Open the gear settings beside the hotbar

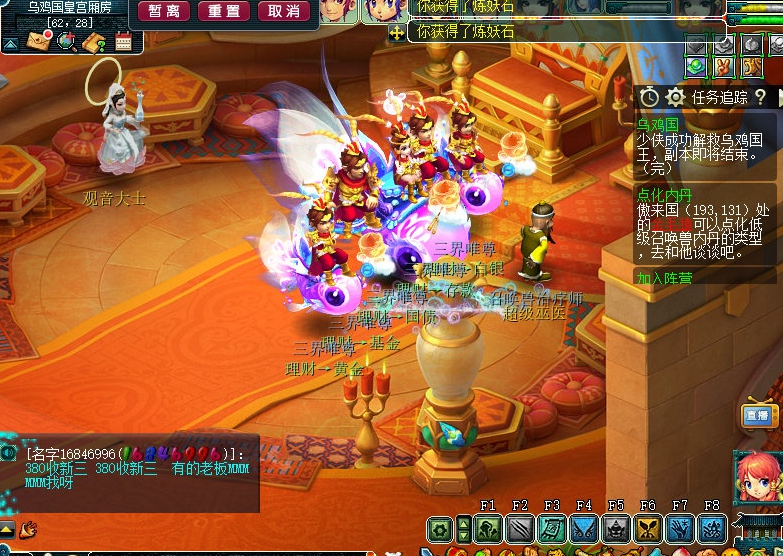[x=440, y=529]
